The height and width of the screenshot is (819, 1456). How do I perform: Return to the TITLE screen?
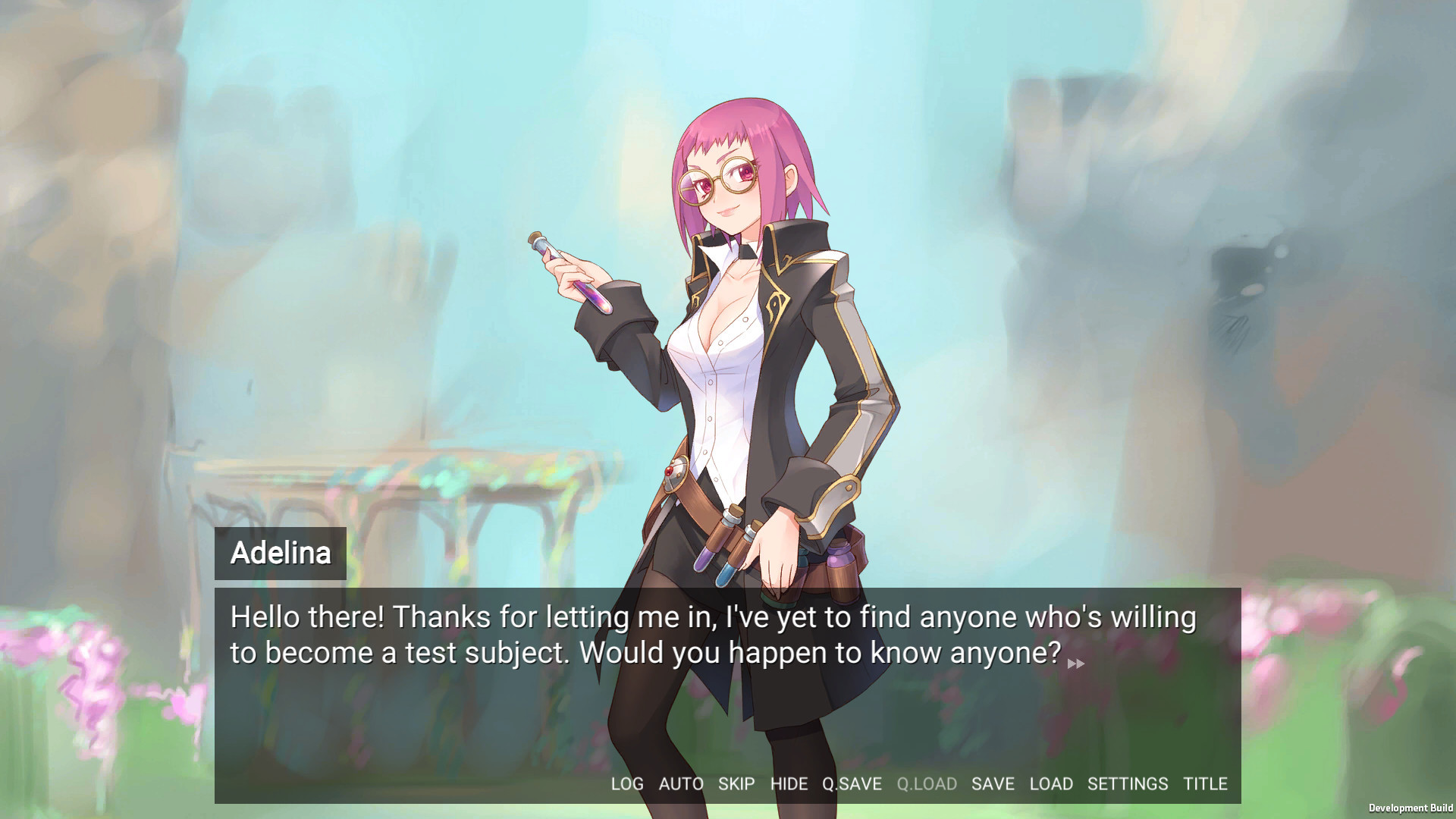(x=1206, y=784)
